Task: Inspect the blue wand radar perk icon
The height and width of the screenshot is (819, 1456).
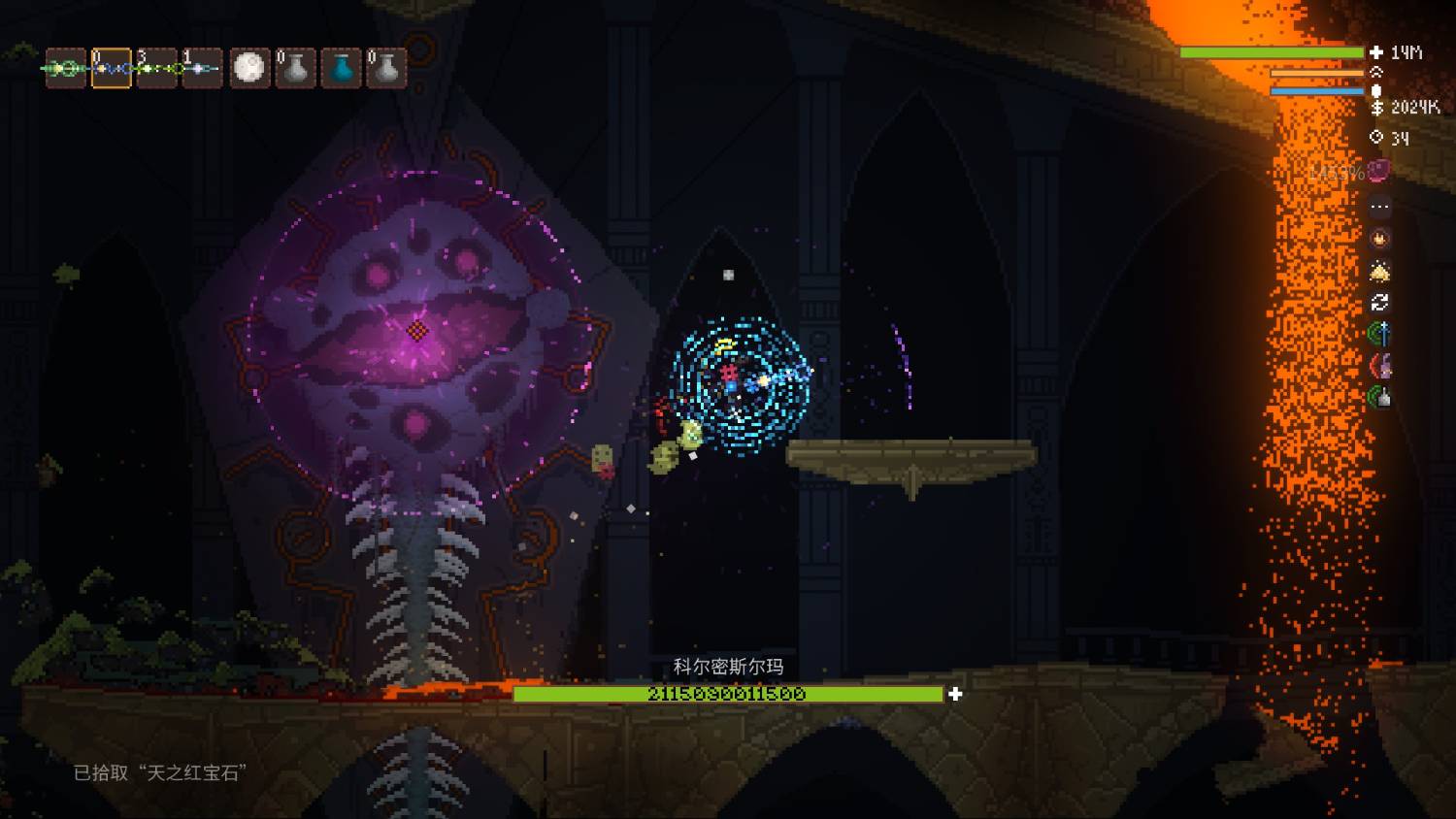Action: point(1379,335)
